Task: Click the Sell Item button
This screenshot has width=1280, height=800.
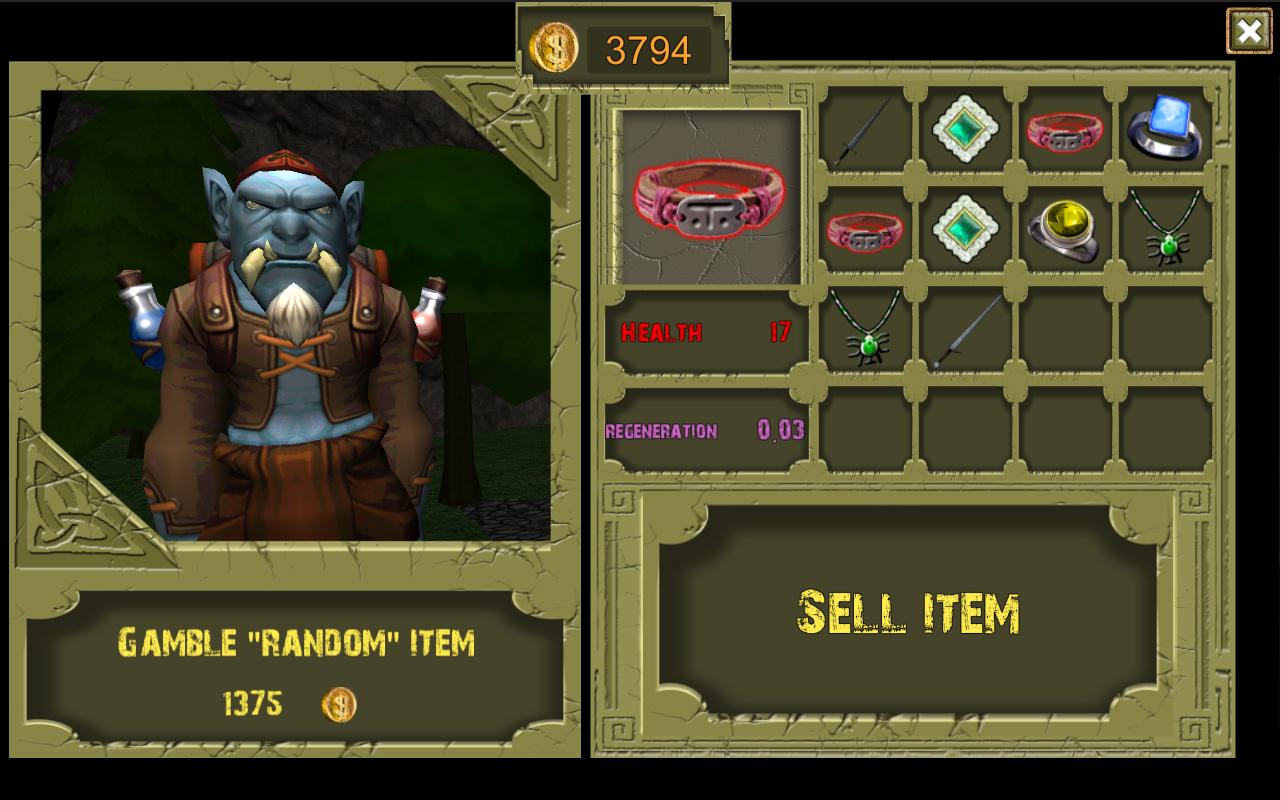Action: coord(908,612)
